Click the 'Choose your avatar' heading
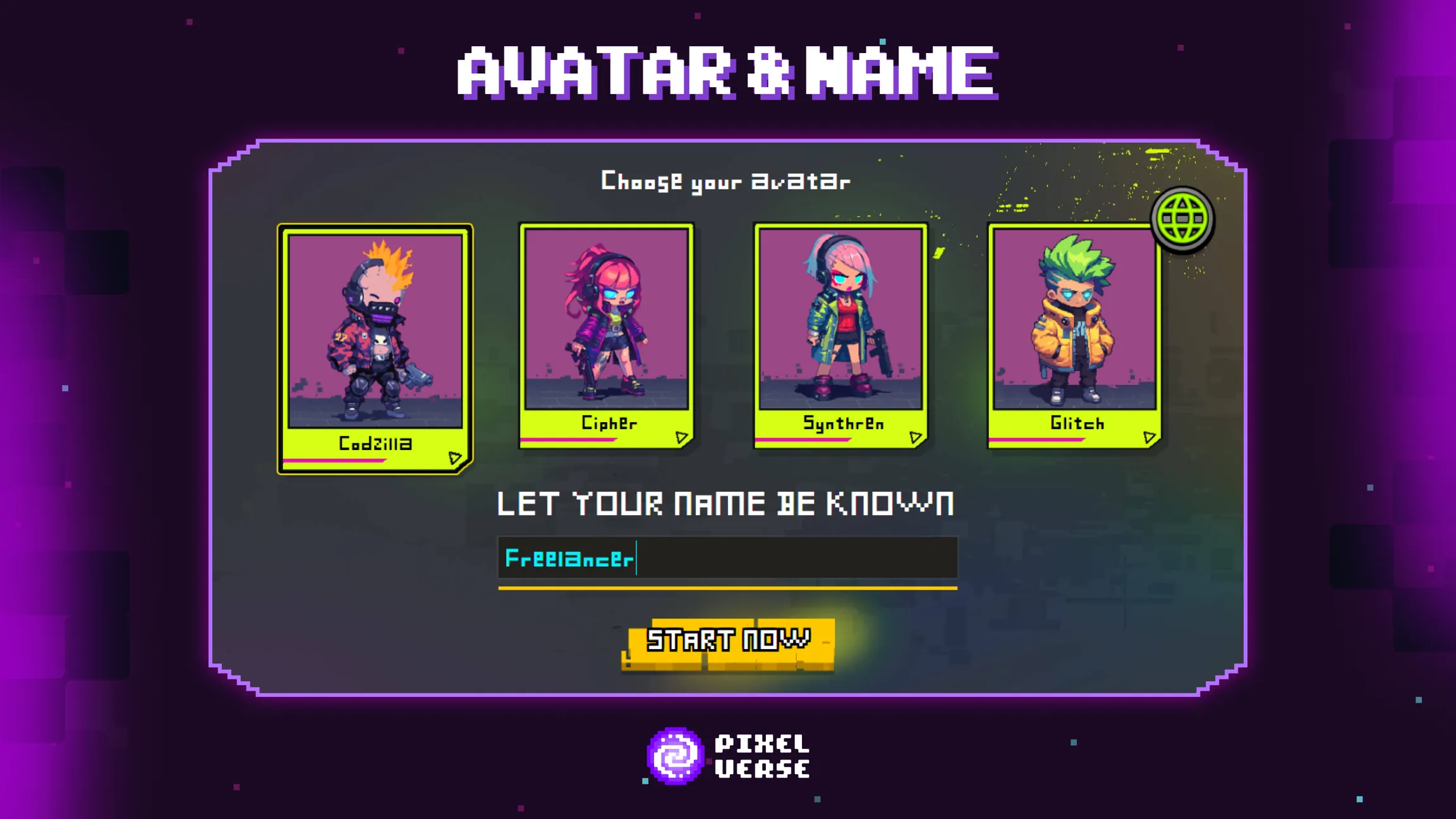Image resolution: width=1456 pixels, height=819 pixels. (725, 181)
